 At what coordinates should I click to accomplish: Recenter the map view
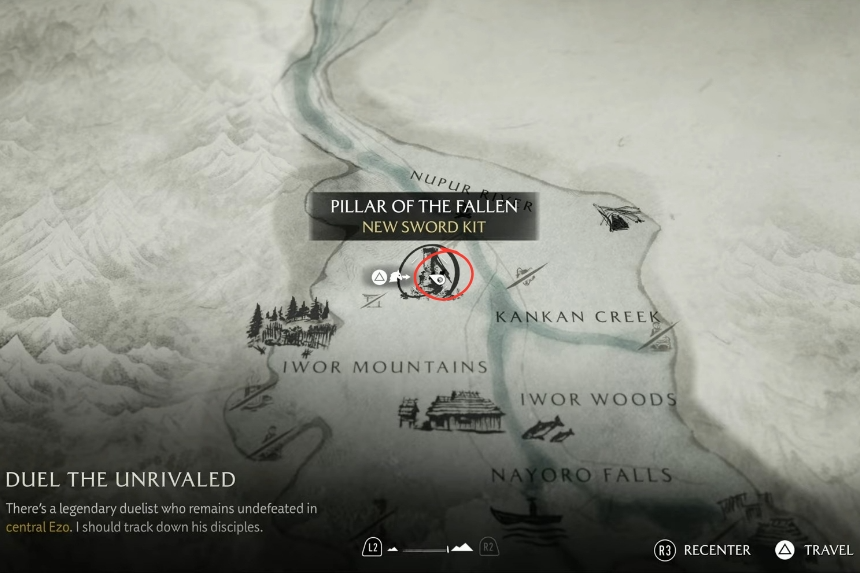pyautogui.click(x=704, y=550)
